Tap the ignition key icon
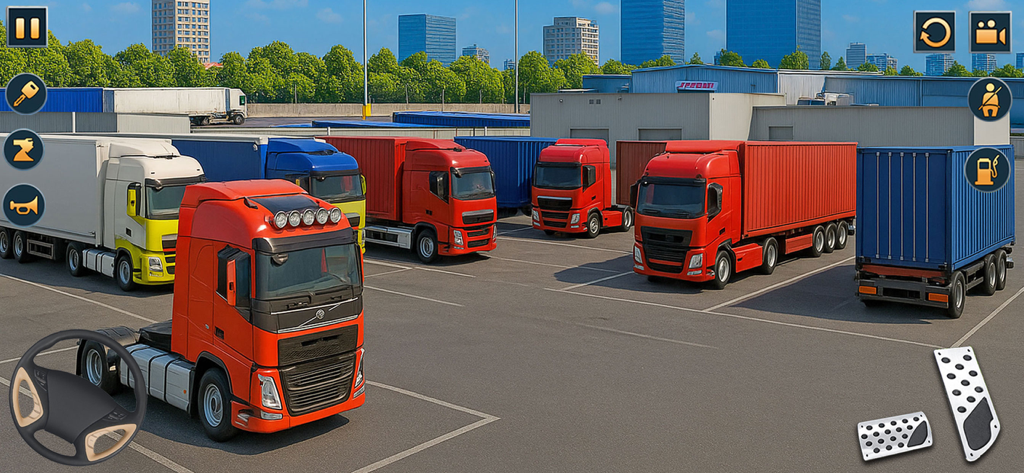The image size is (1024, 473). tap(26, 94)
